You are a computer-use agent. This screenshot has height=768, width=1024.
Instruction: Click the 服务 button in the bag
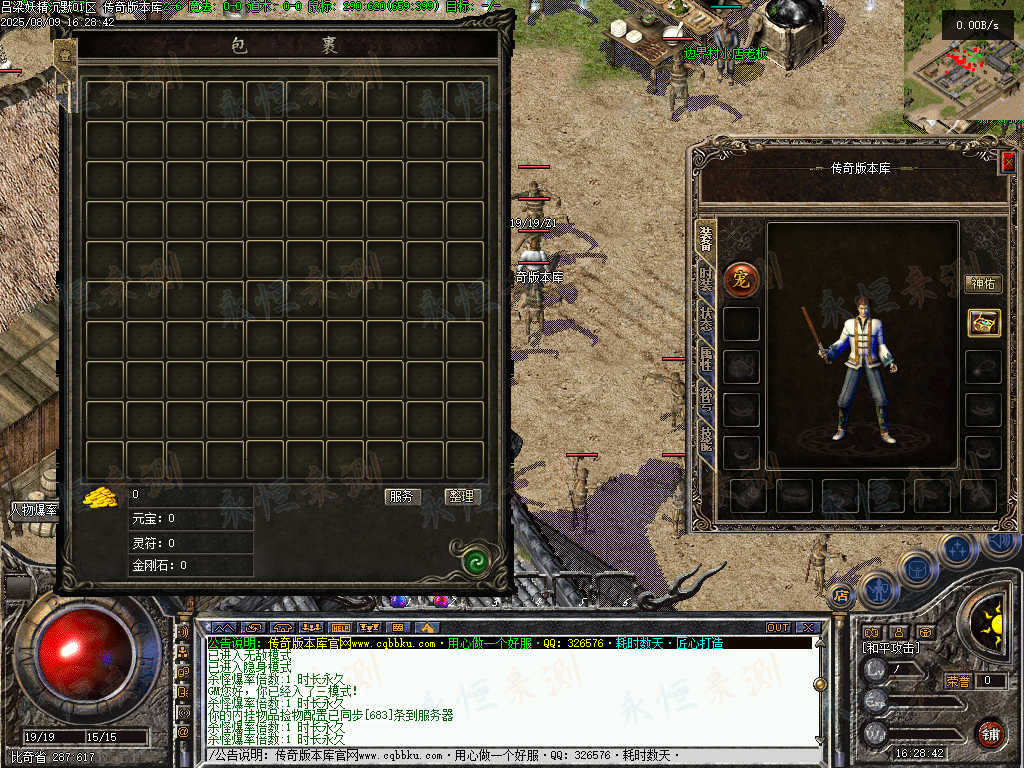402,496
